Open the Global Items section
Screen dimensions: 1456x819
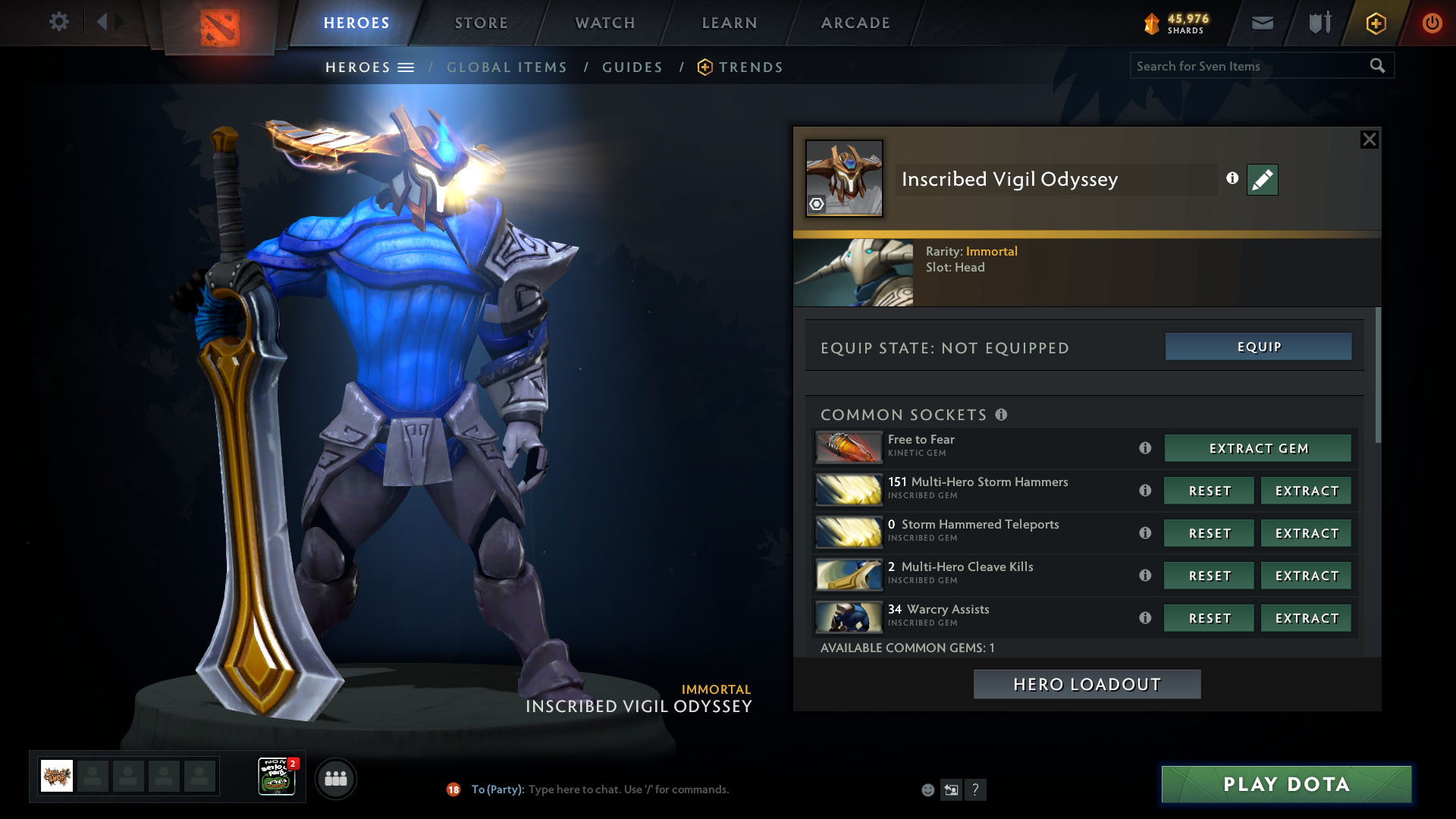click(507, 67)
